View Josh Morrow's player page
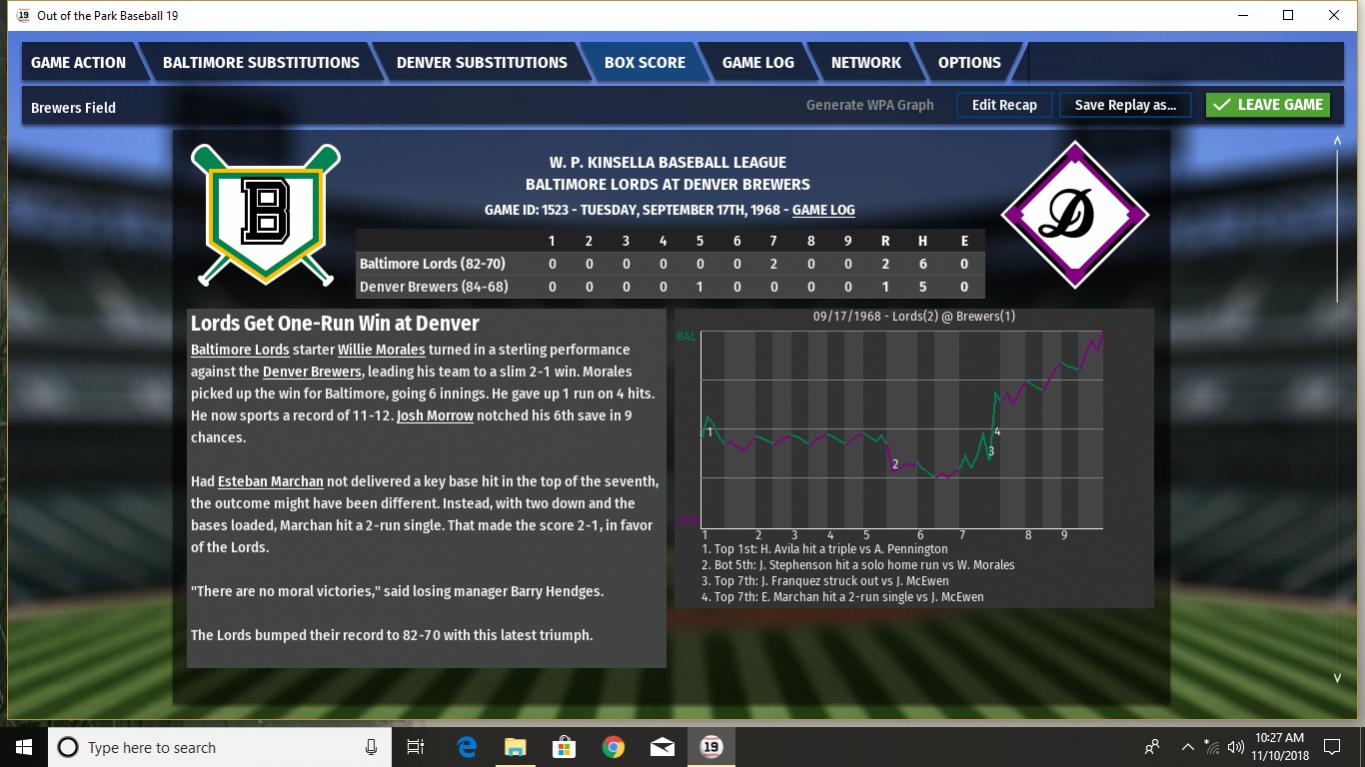This screenshot has width=1365, height=767. pyautogui.click(x=435, y=416)
